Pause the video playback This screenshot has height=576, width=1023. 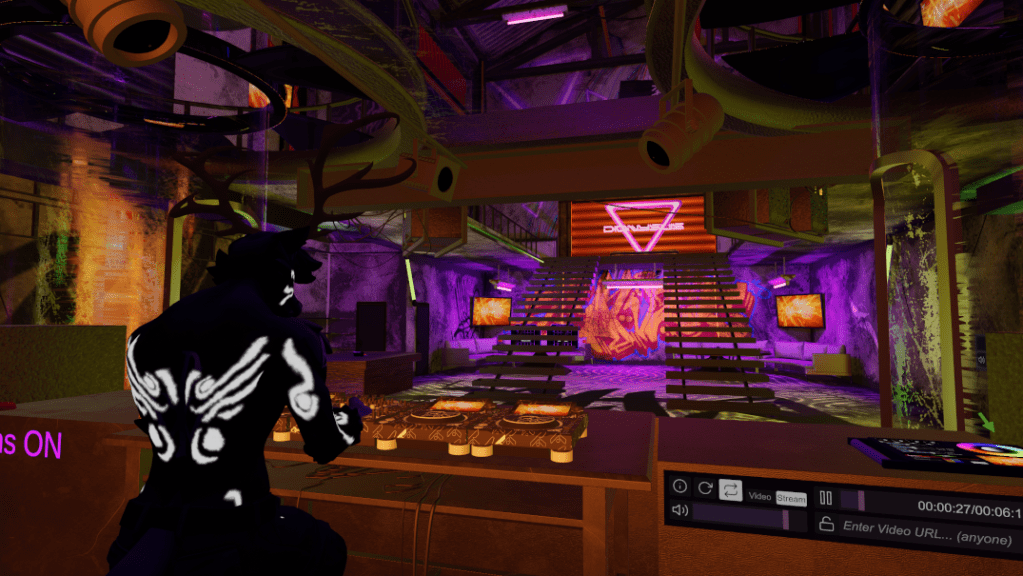pyautogui.click(x=826, y=497)
